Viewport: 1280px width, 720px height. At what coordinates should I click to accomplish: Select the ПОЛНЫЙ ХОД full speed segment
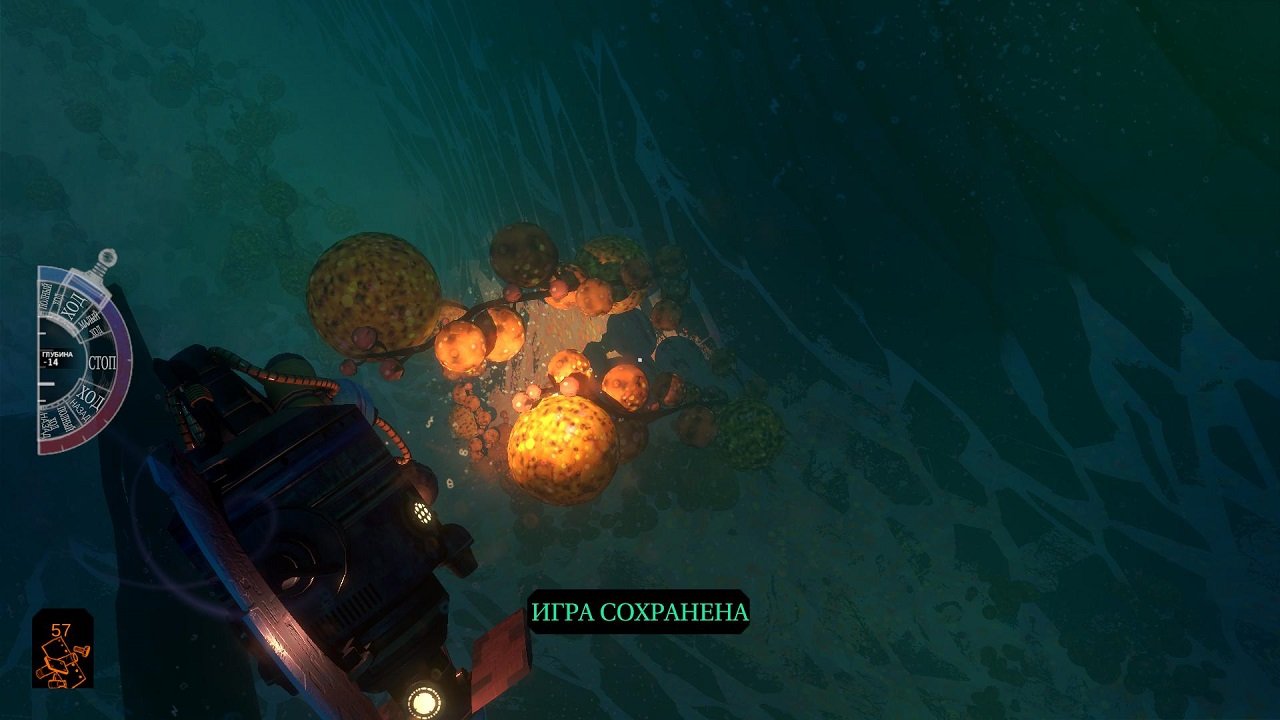(48, 296)
